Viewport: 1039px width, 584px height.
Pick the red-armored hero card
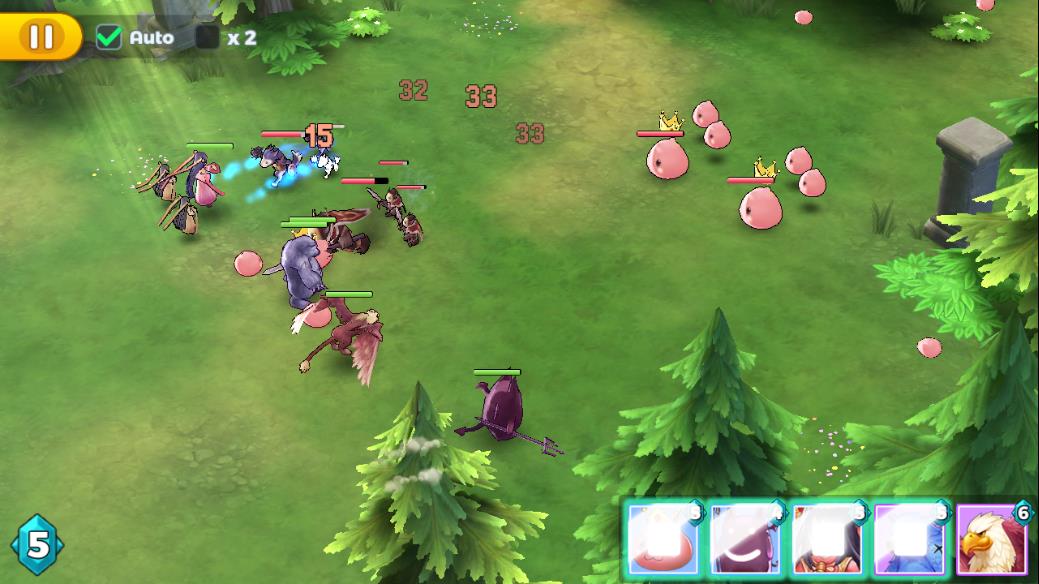pyautogui.click(x=827, y=541)
